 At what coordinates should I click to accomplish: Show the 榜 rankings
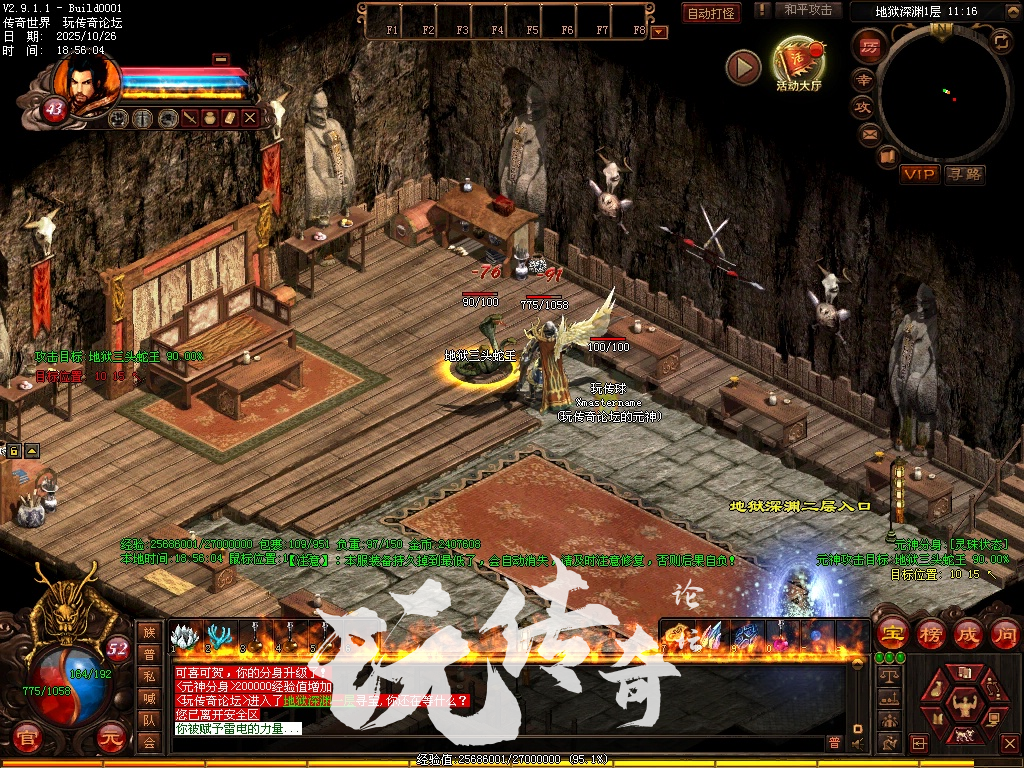pos(930,633)
